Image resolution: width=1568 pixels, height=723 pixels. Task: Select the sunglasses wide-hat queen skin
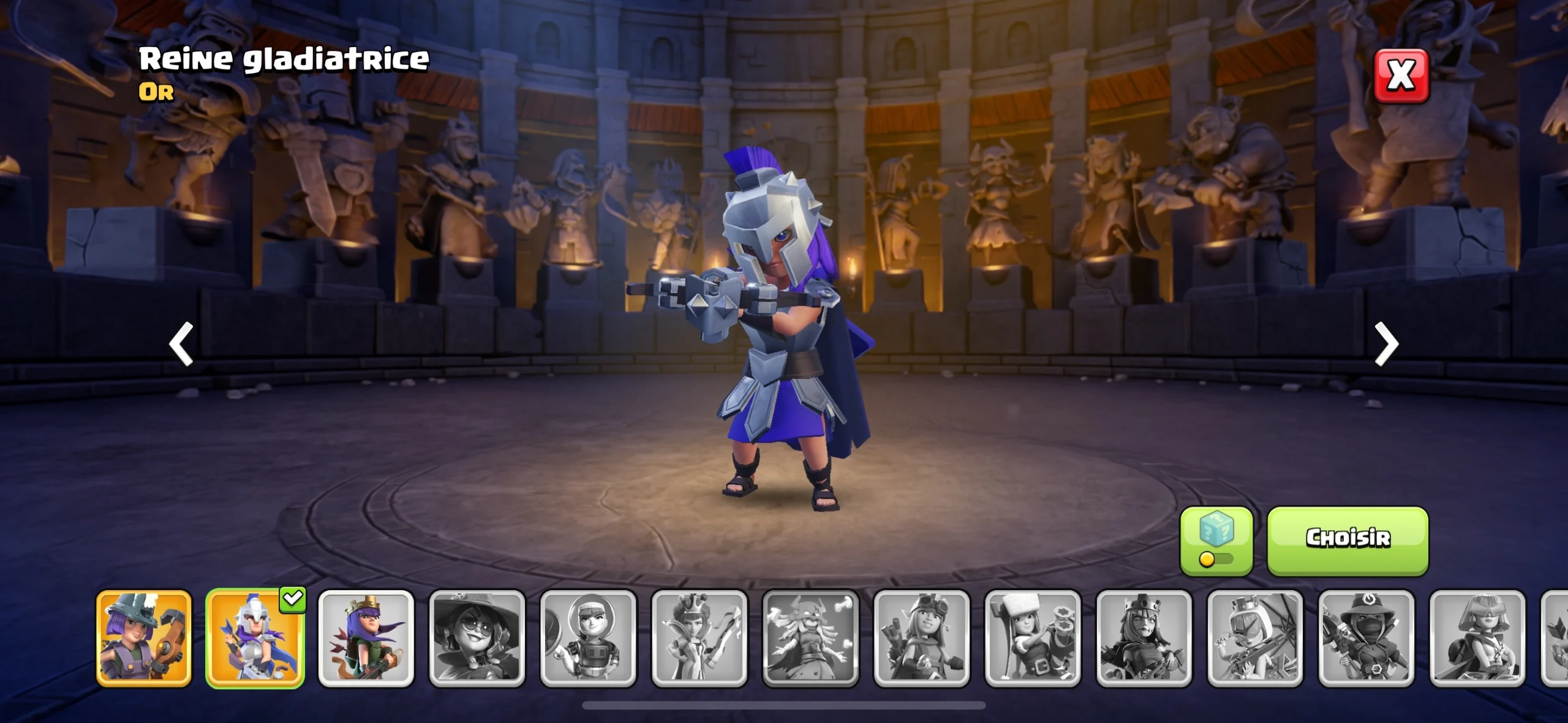[477, 638]
